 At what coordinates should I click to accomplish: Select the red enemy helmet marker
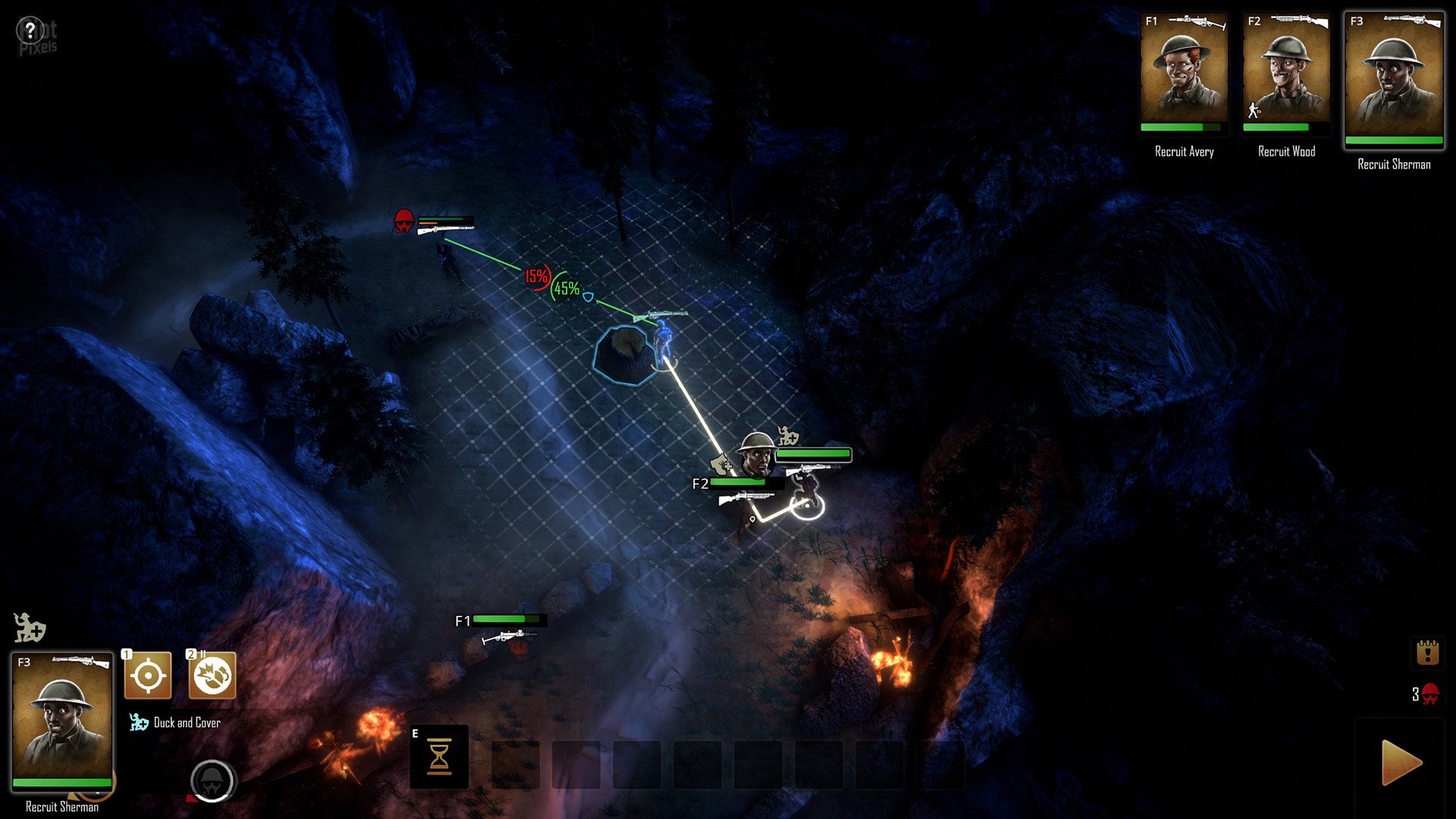[404, 221]
